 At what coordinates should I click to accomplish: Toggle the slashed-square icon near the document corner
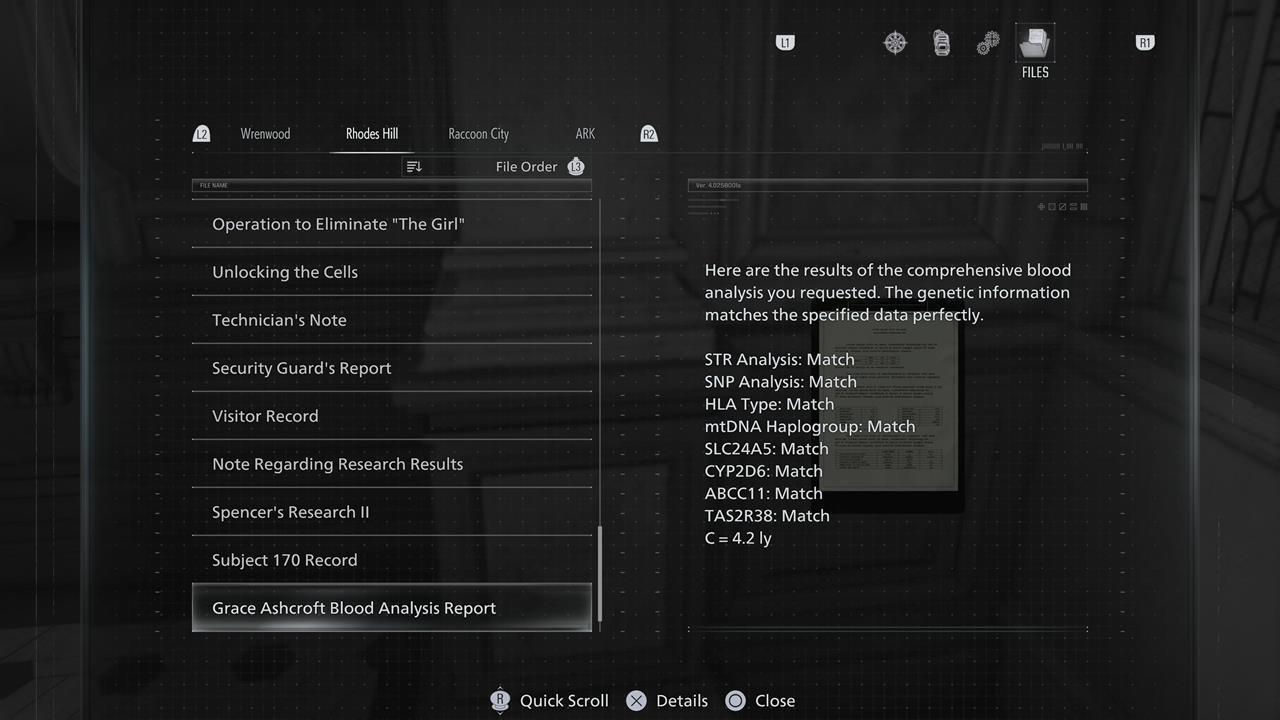1063,206
